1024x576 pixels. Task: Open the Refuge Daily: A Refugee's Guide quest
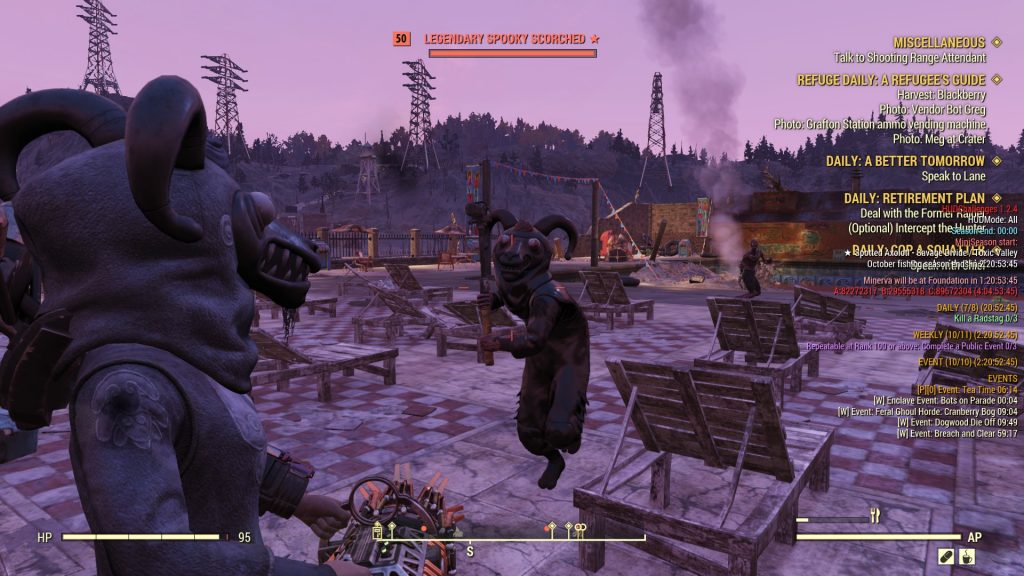pos(891,80)
